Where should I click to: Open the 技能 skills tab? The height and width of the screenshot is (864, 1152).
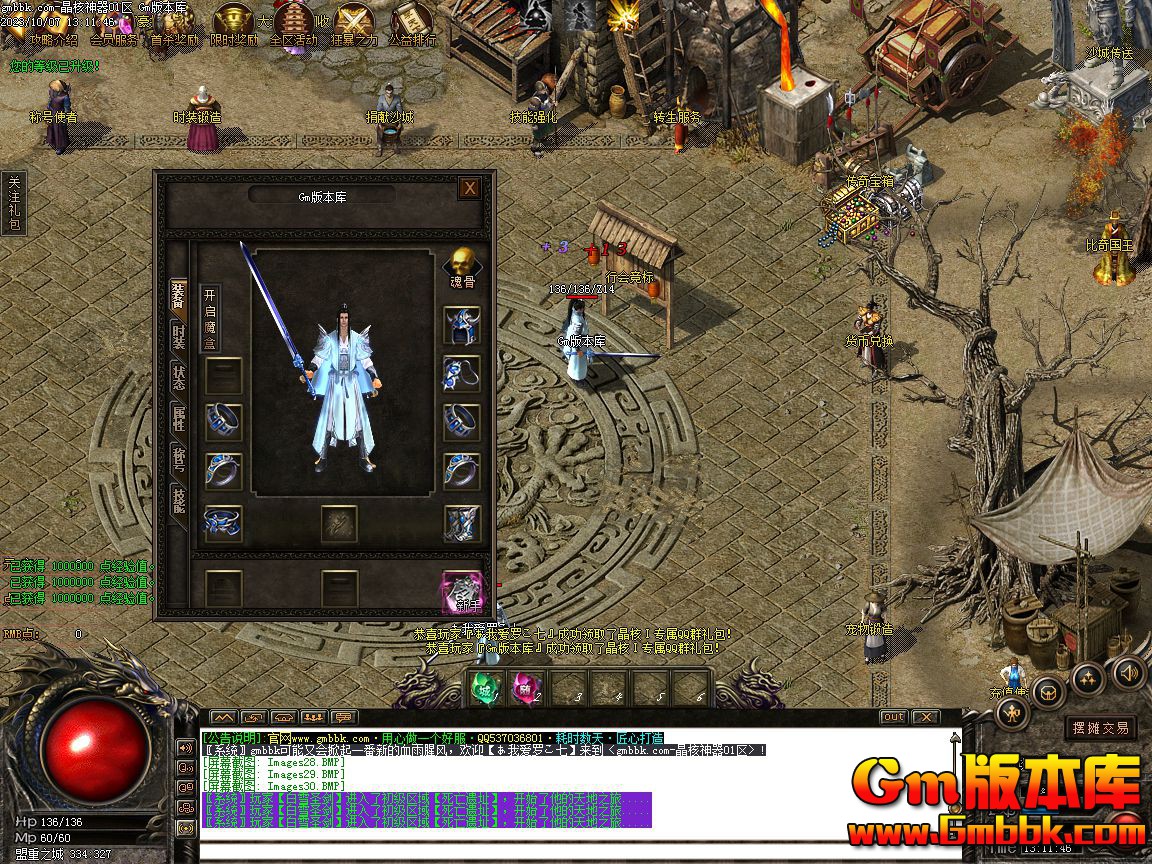(178, 501)
